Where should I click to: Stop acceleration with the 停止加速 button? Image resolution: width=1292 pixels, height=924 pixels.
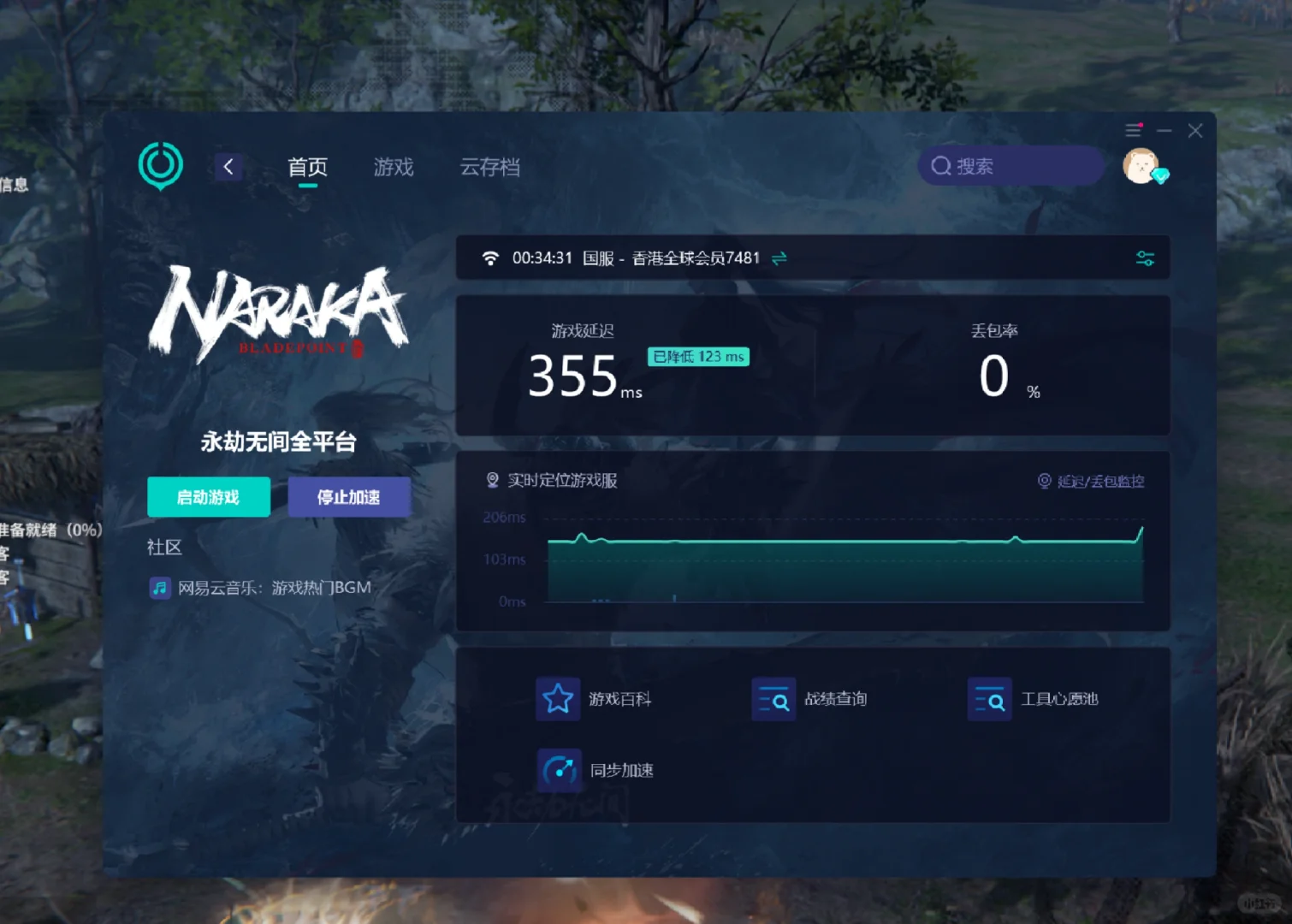pos(349,496)
